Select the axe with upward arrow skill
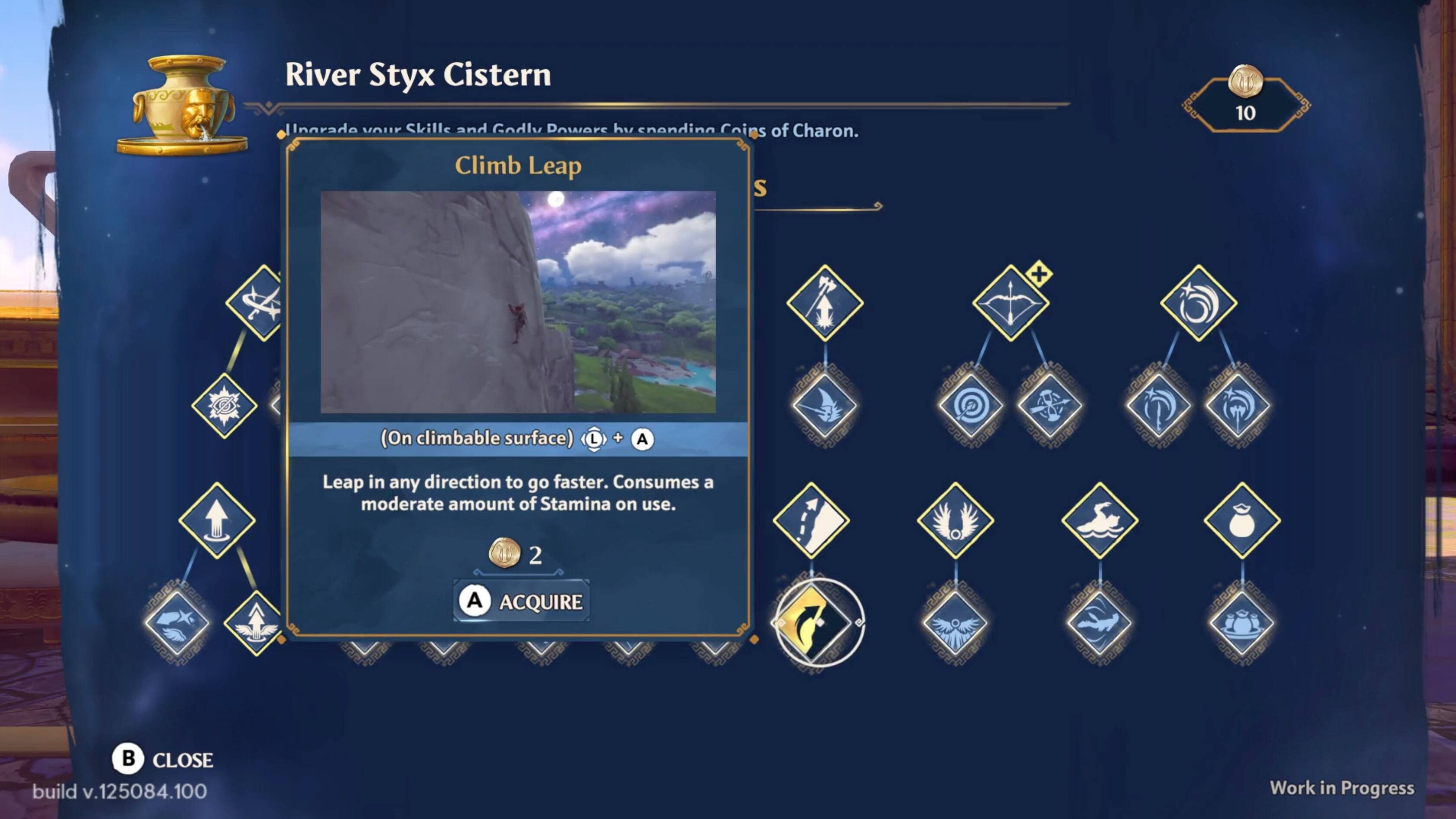 point(824,303)
